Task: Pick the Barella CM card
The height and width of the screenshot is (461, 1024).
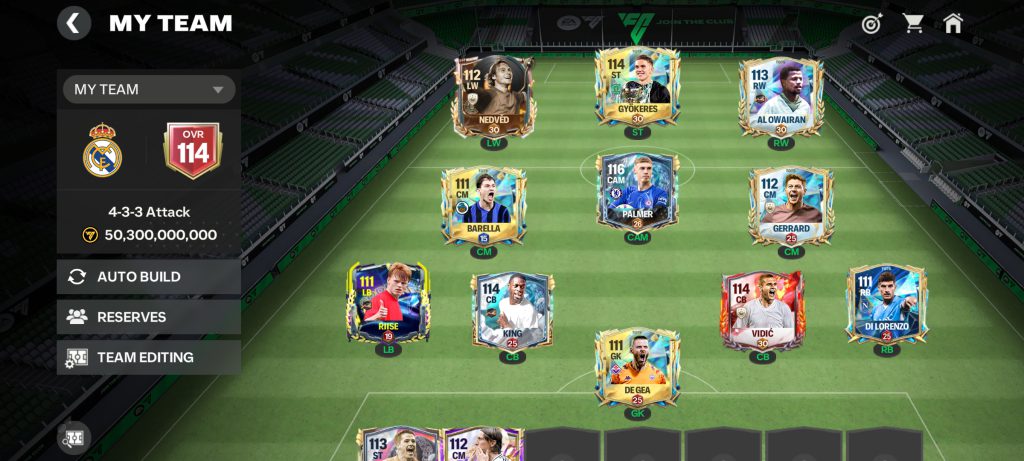Action: pyautogui.click(x=484, y=206)
